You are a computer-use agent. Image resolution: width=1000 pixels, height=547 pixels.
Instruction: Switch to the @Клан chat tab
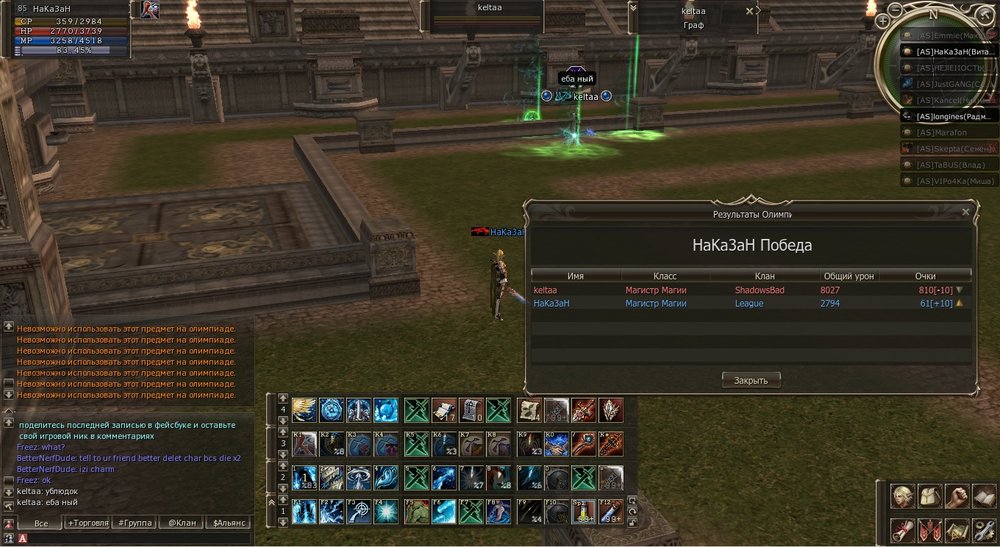(180, 523)
